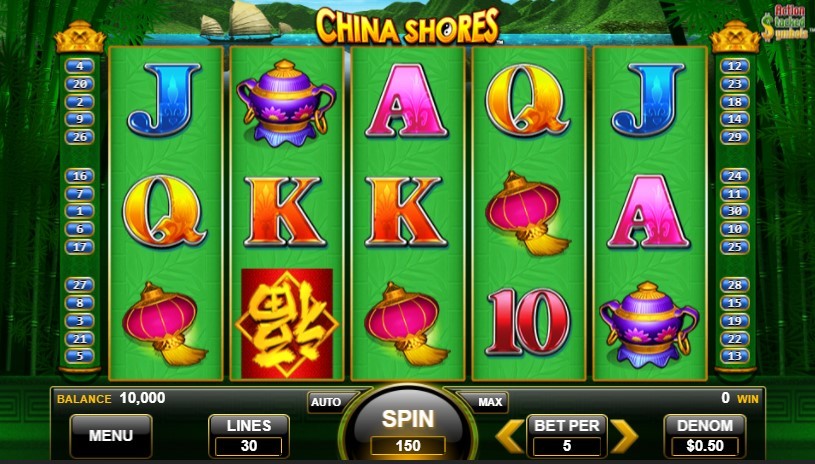Highlight payline number 24
The height and width of the screenshot is (464, 815).
[x=735, y=175]
